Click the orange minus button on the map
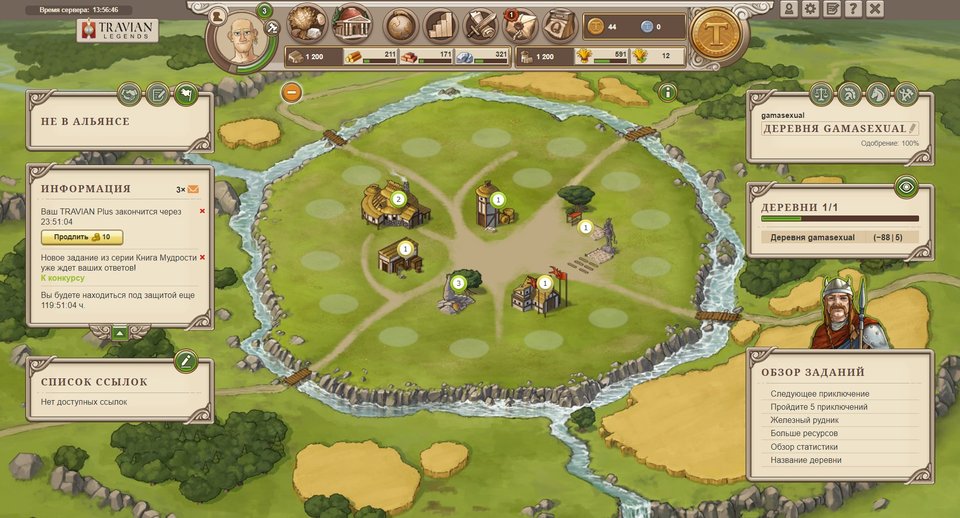 pyautogui.click(x=292, y=93)
